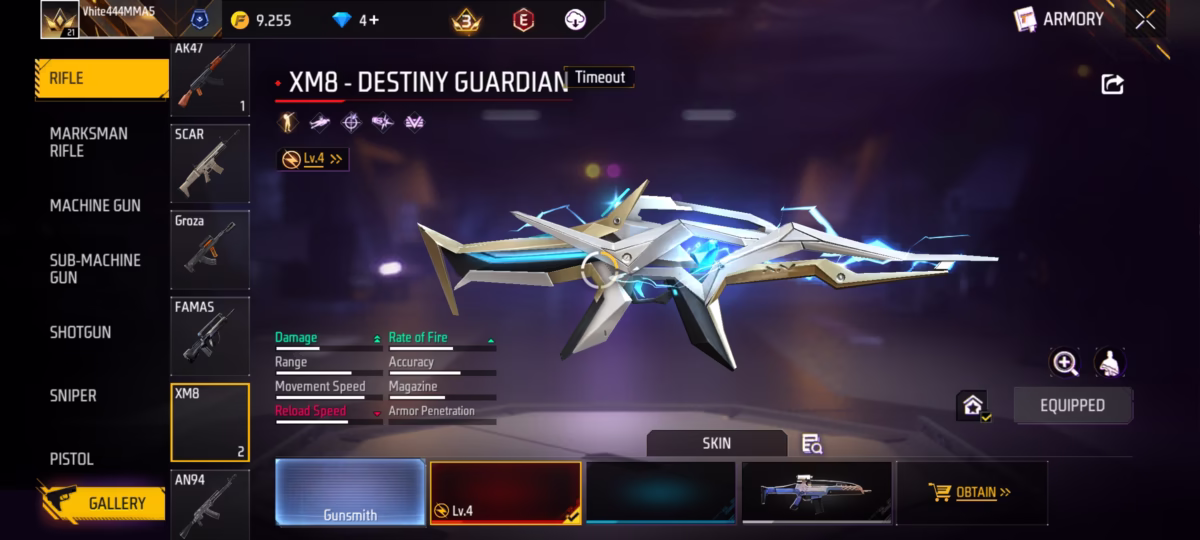Select the FAMAS weapon tile
The width and height of the screenshot is (1200, 540).
pyautogui.click(x=210, y=336)
